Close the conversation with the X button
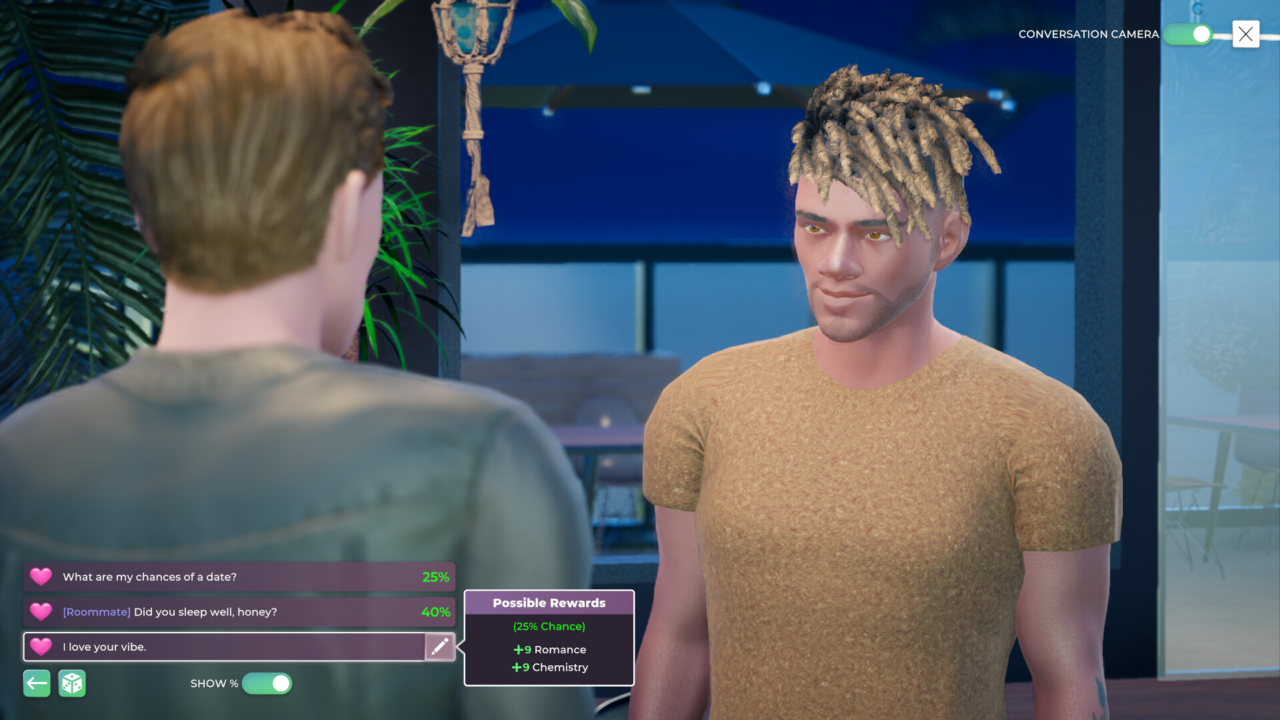Image resolution: width=1280 pixels, height=720 pixels. click(1245, 33)
